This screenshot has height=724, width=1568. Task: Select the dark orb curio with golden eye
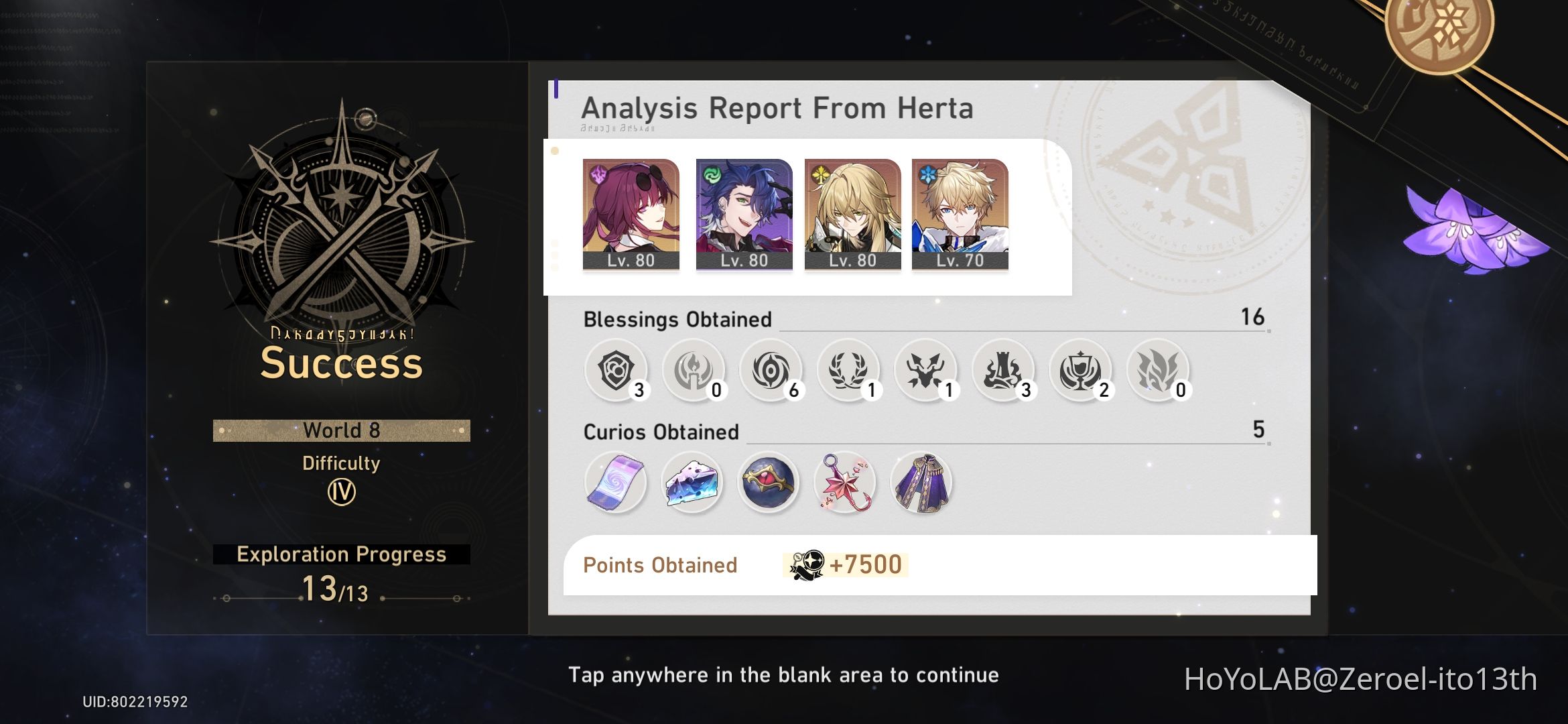(x=769, y=483)
